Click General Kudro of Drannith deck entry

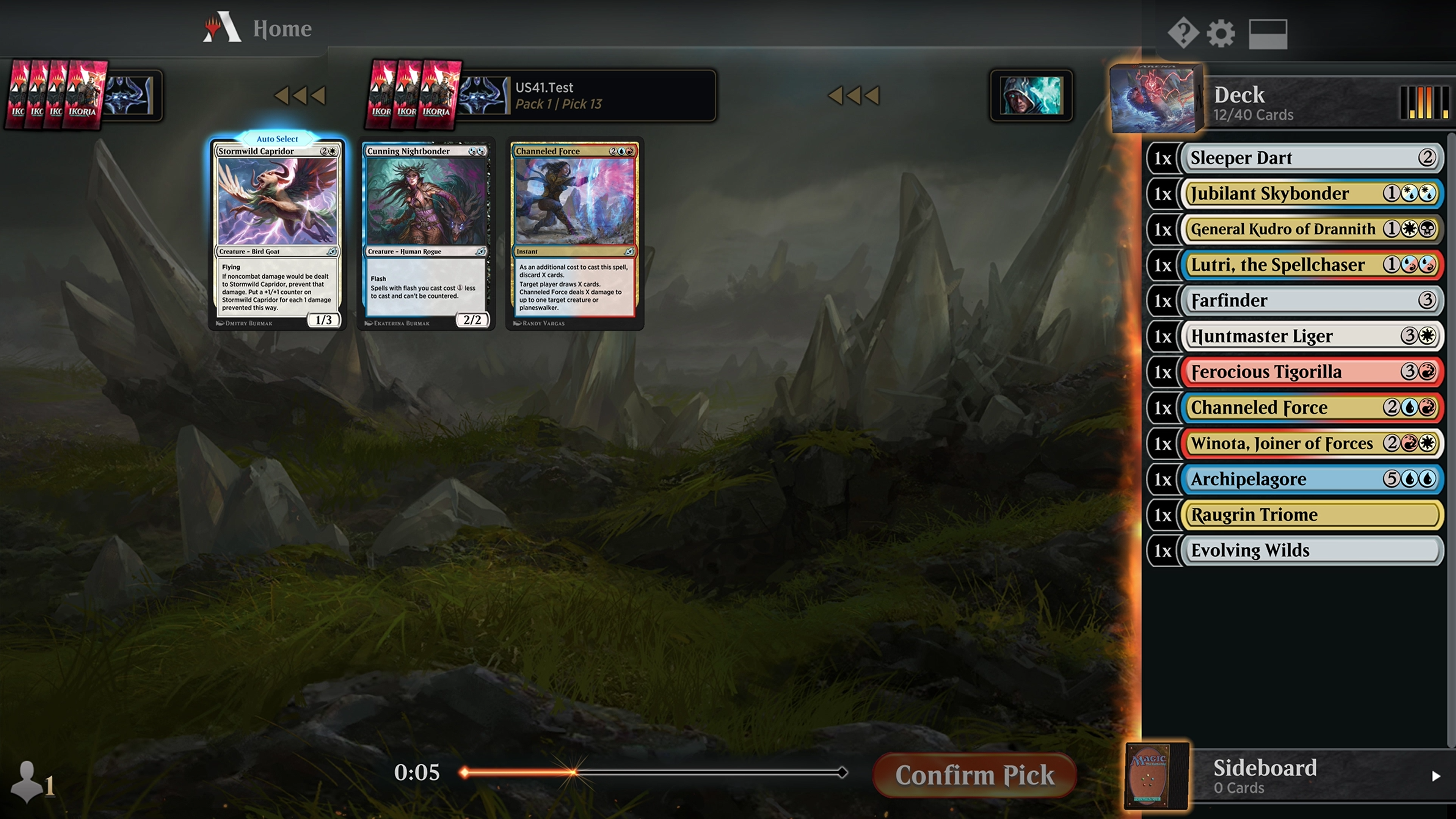1311,229
